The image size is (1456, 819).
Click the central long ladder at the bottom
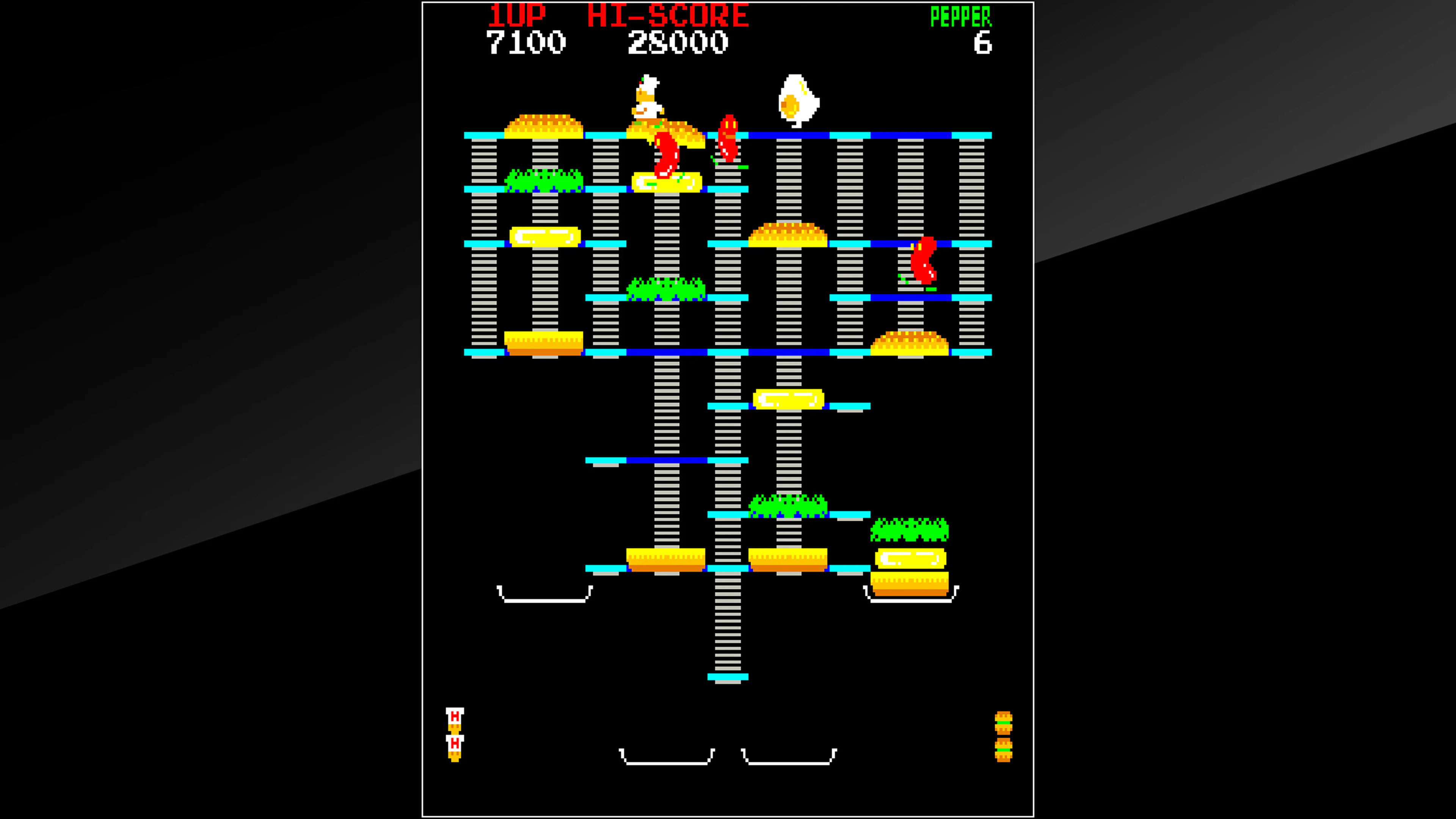tap(728, 633)
